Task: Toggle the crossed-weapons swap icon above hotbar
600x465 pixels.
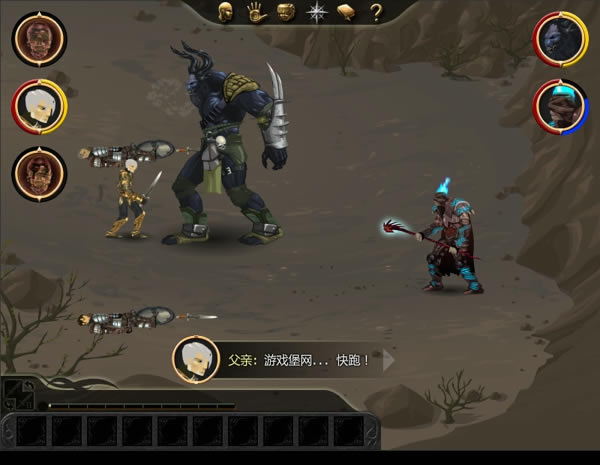Action: tap(17, 392)
